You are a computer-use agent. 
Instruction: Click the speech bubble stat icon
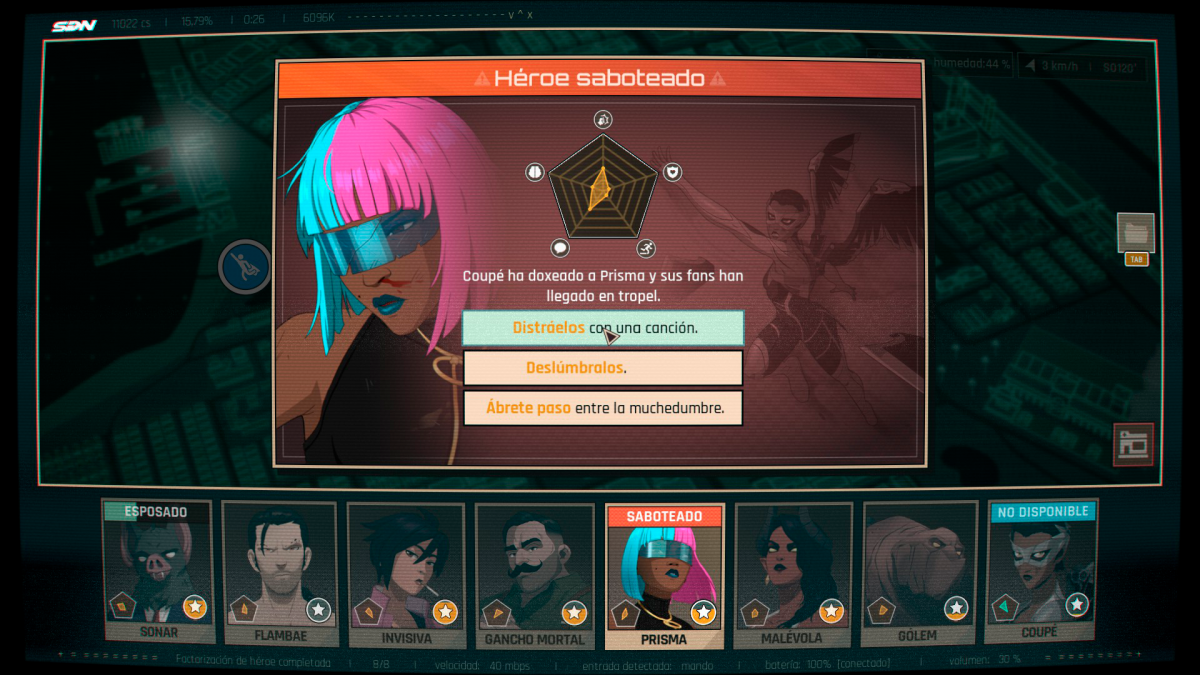pos(560,248)
